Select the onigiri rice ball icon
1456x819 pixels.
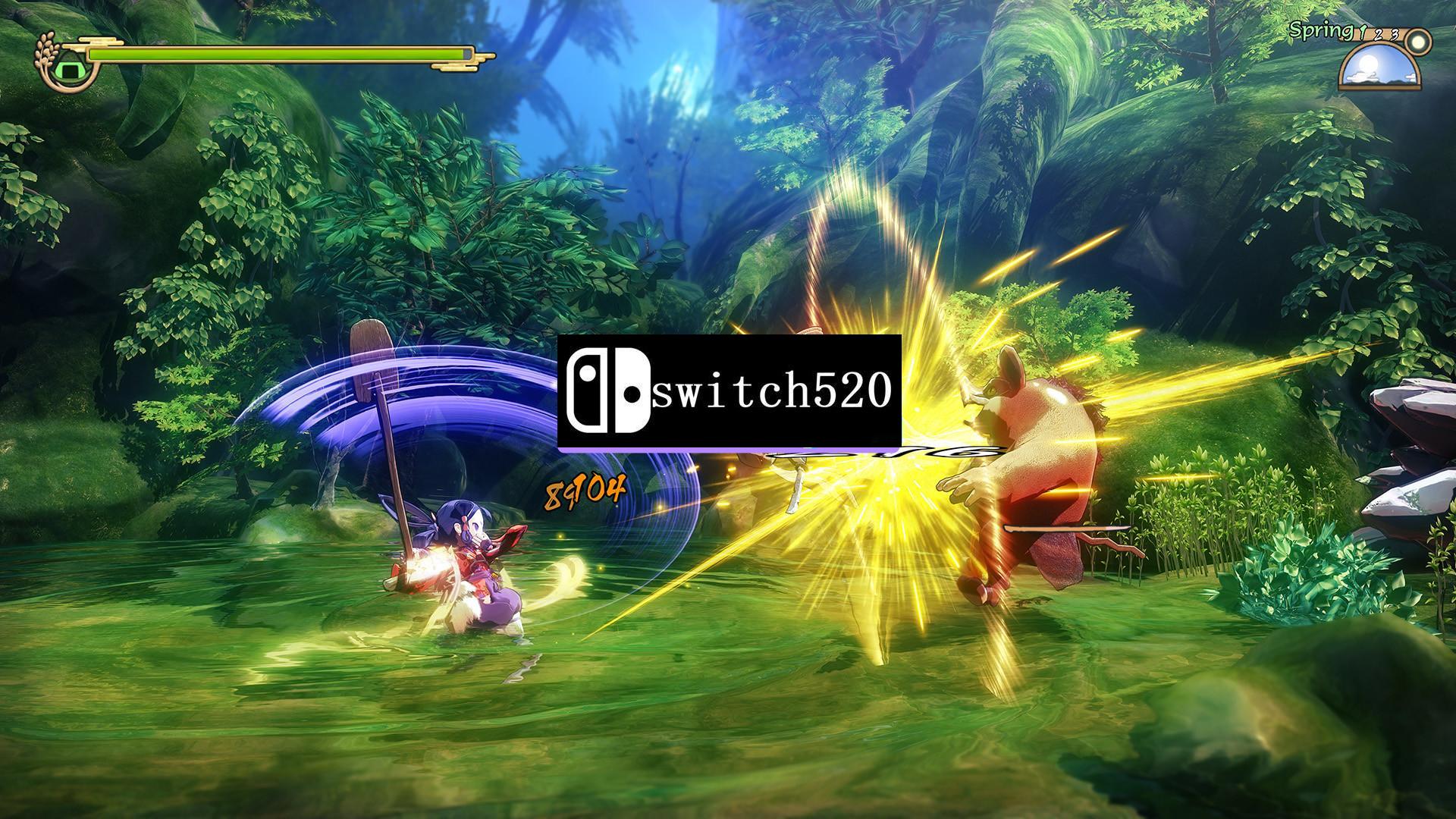69,69
